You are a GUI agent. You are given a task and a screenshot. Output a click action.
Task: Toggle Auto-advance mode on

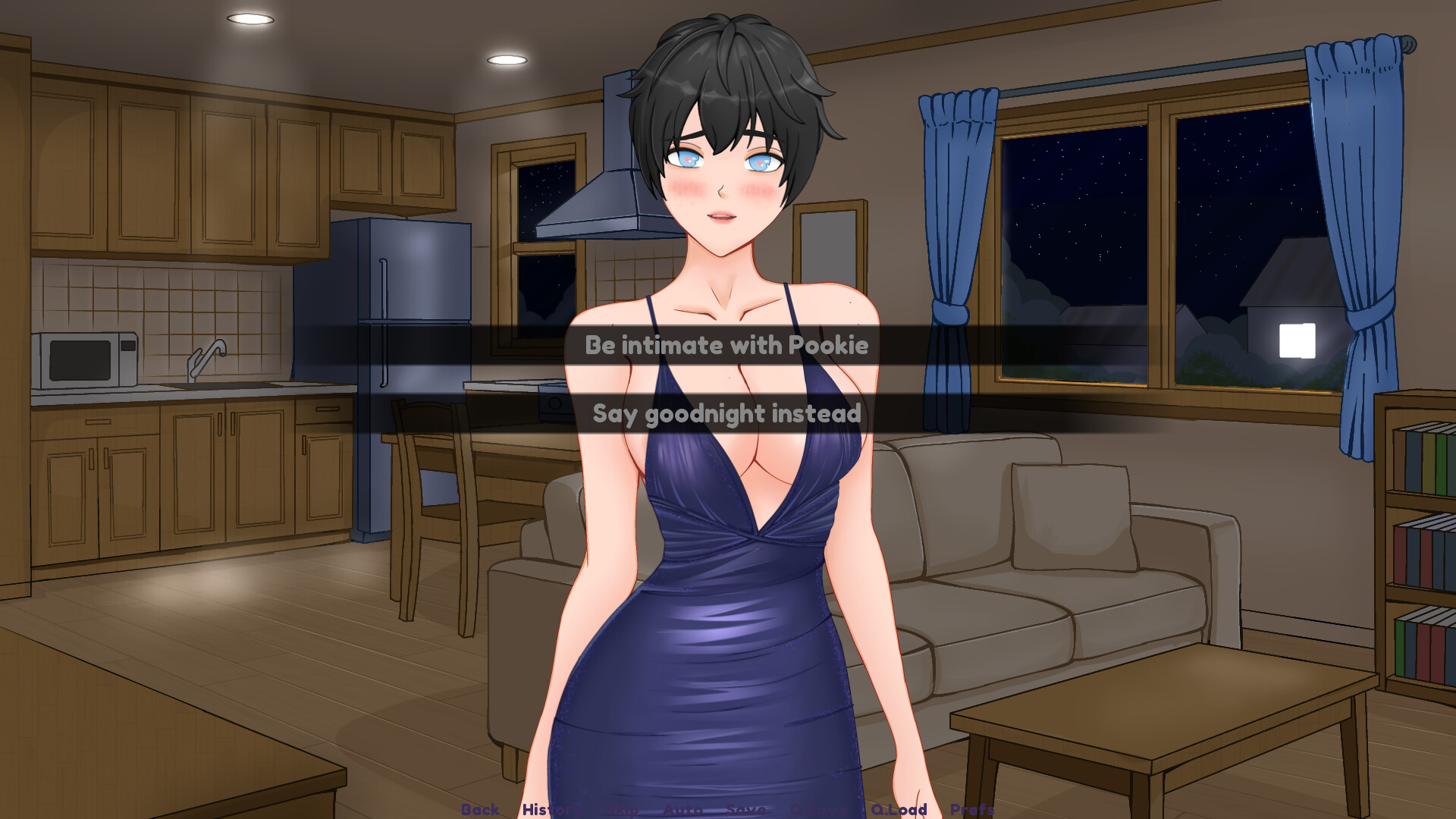(683, 810)
